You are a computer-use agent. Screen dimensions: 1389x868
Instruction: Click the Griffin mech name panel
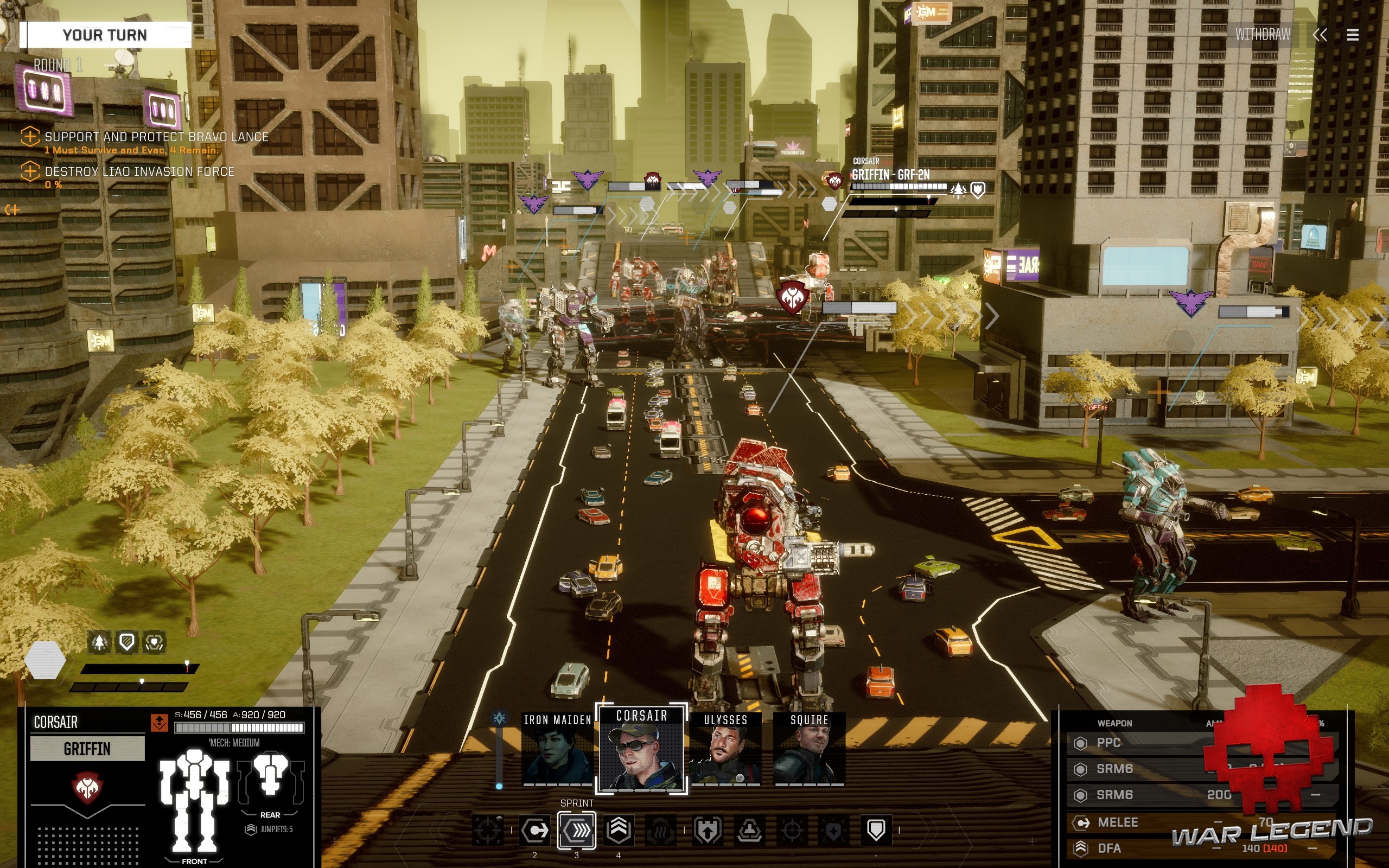click(87, 749)
